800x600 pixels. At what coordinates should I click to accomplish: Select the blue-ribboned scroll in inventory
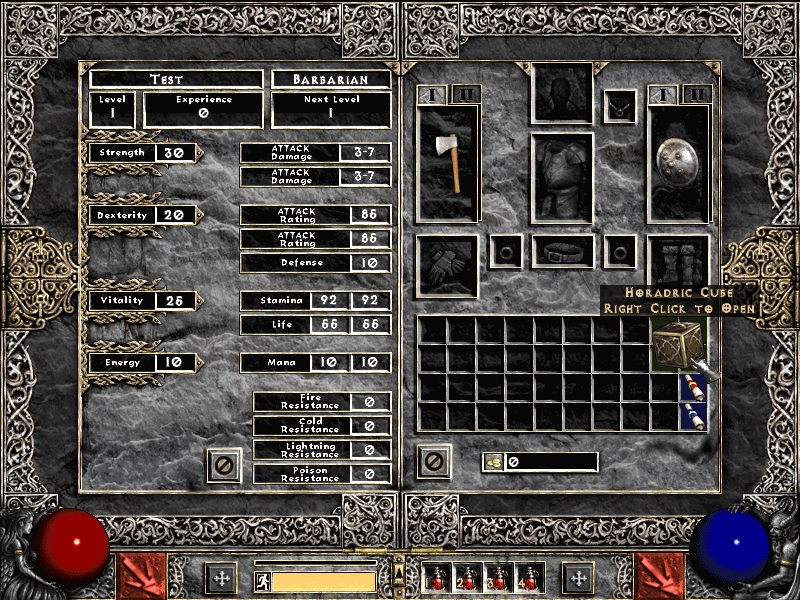[x=692, y=416]
